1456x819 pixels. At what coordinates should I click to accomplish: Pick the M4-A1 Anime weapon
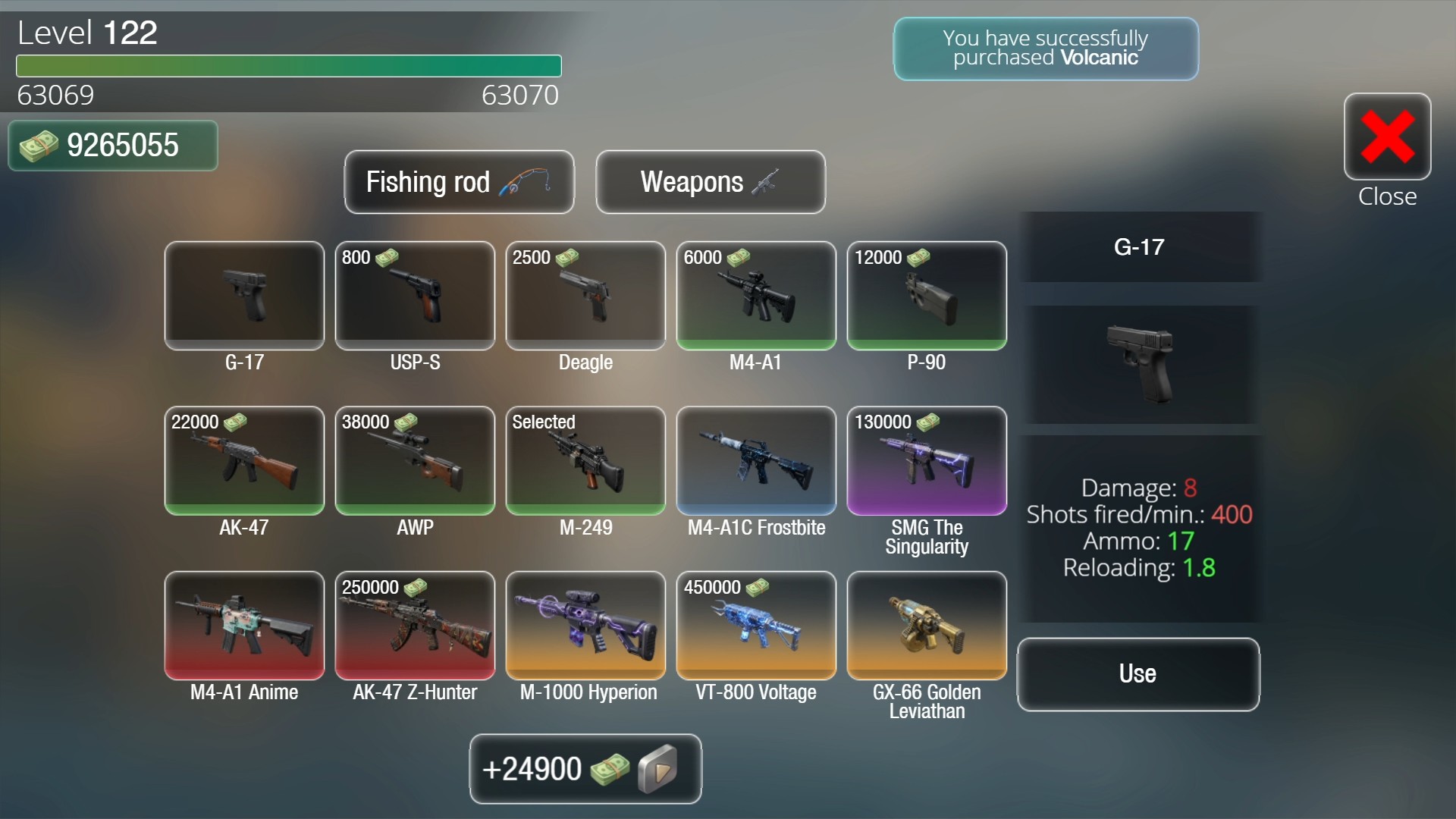click(243, 626)
